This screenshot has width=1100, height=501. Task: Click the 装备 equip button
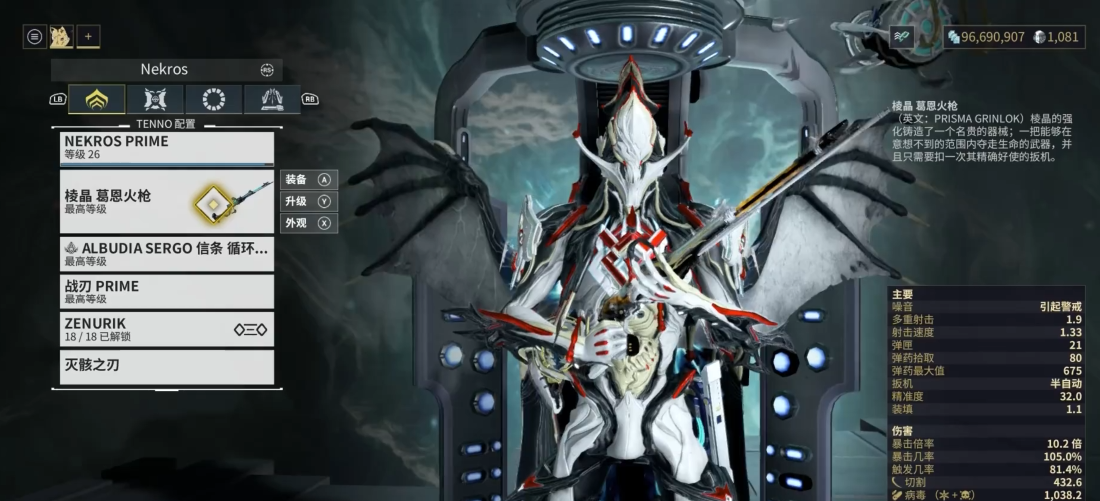pos(308,180)
